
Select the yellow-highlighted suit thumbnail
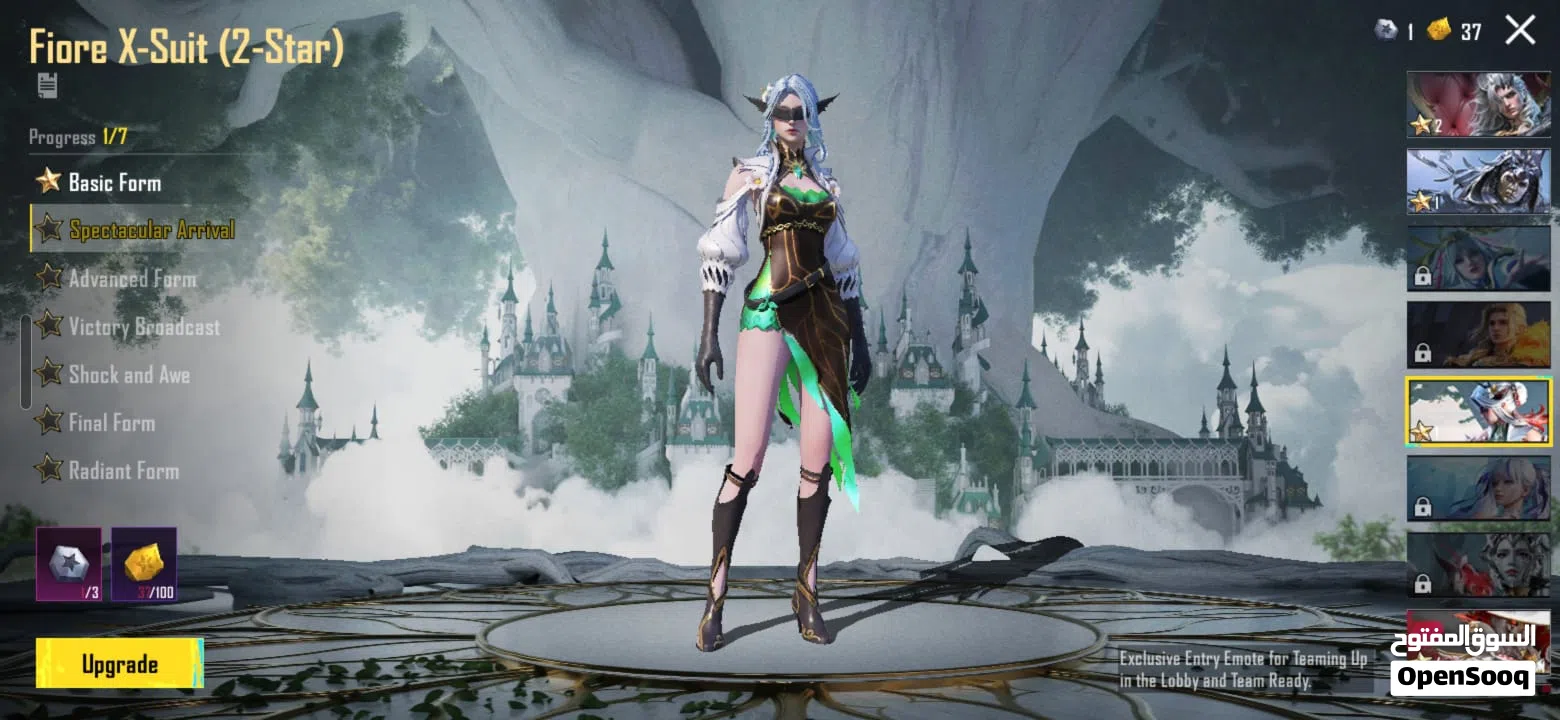coord(1478,411)
